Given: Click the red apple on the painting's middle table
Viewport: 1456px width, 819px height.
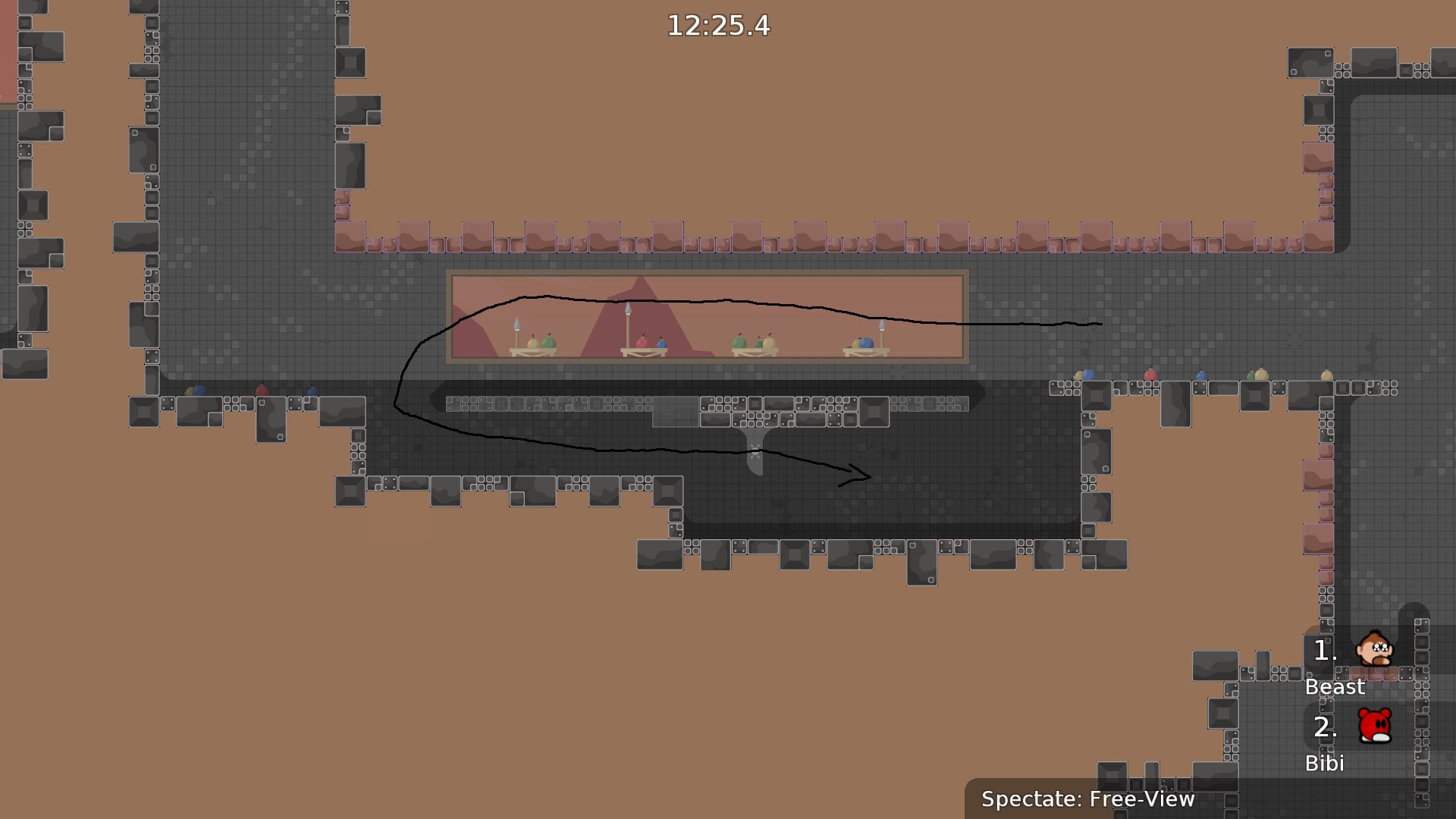Looking at the screenshot, I should (644, 341).
